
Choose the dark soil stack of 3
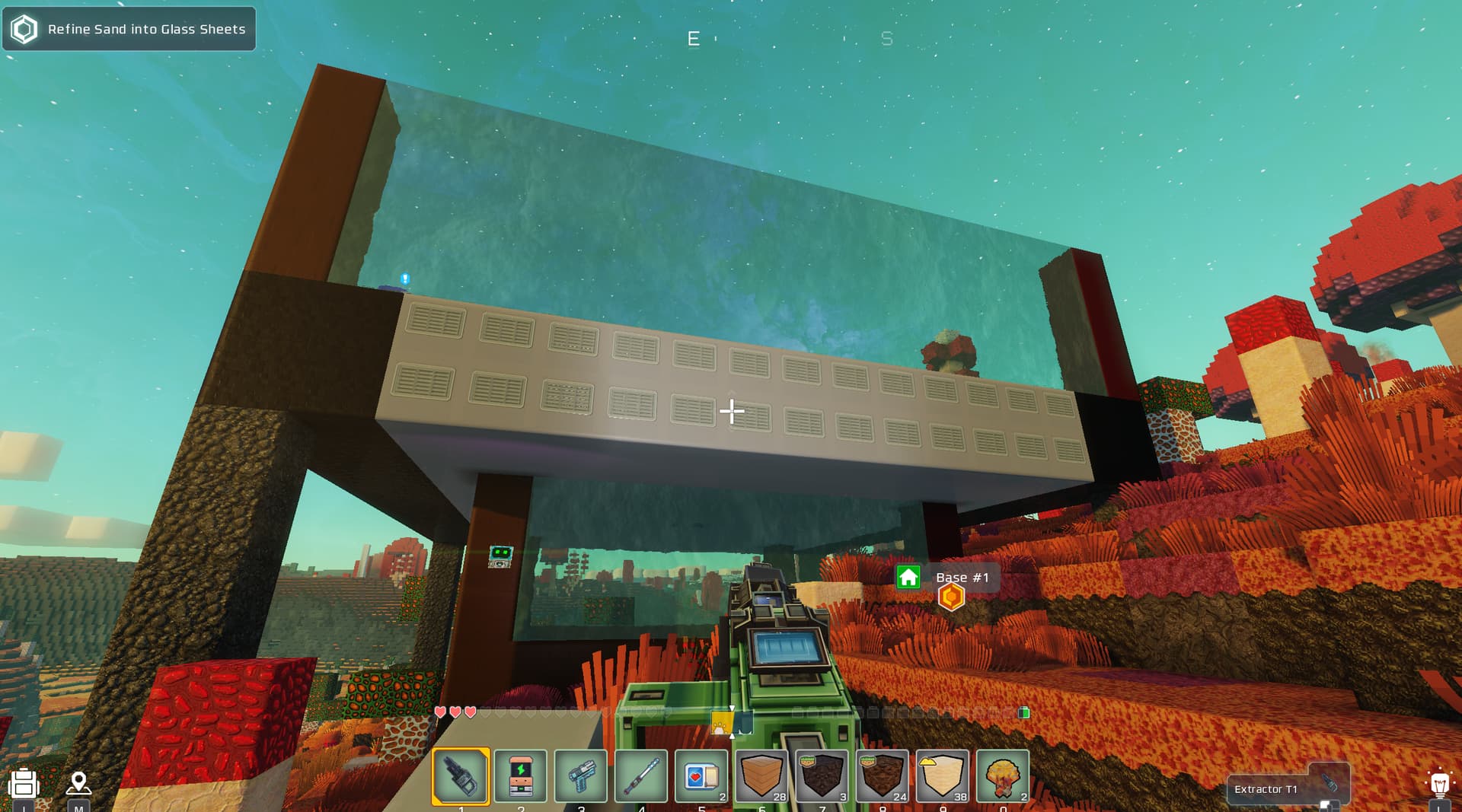tap(822, 776)
